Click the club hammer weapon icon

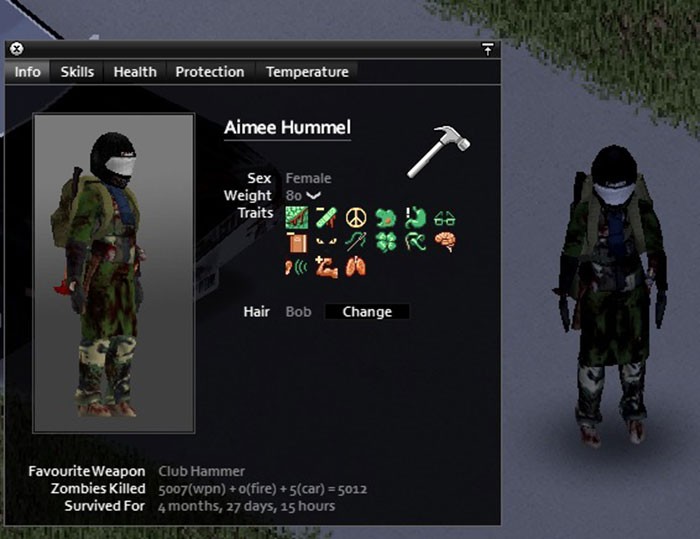point(438,152)
